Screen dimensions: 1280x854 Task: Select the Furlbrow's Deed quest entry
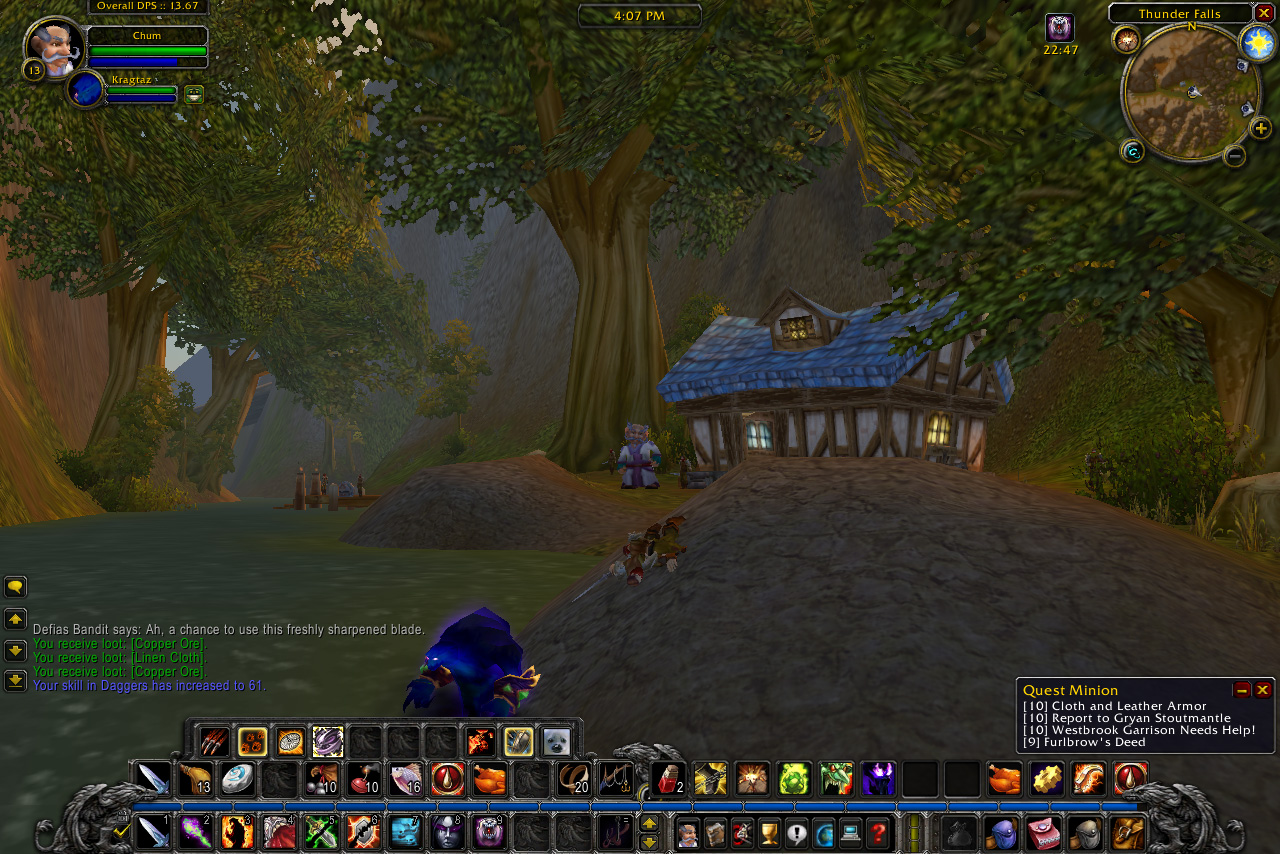[x=1084, y=742]
